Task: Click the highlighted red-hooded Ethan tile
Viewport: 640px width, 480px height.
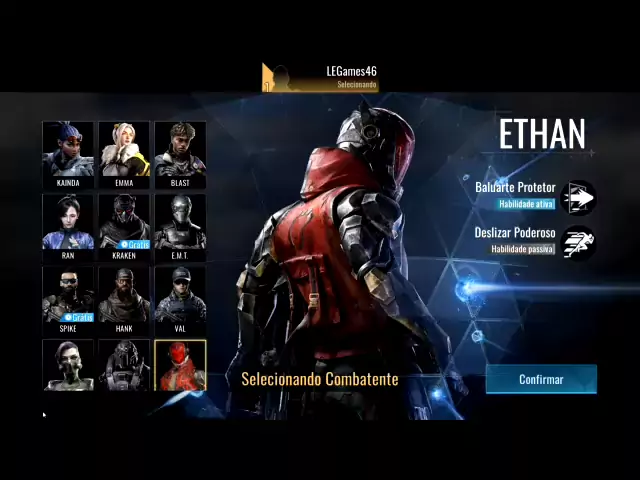Action: [180, 365]
